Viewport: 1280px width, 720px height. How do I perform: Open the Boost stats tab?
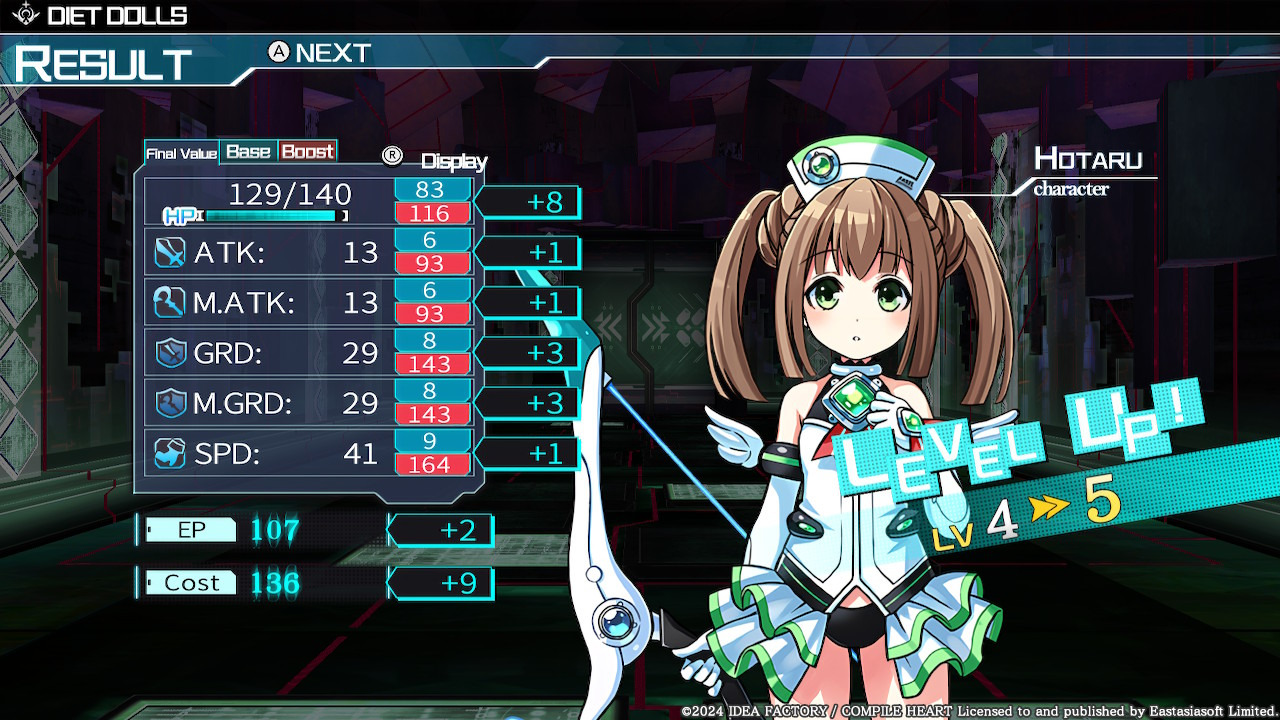click(x=307, y=151)
